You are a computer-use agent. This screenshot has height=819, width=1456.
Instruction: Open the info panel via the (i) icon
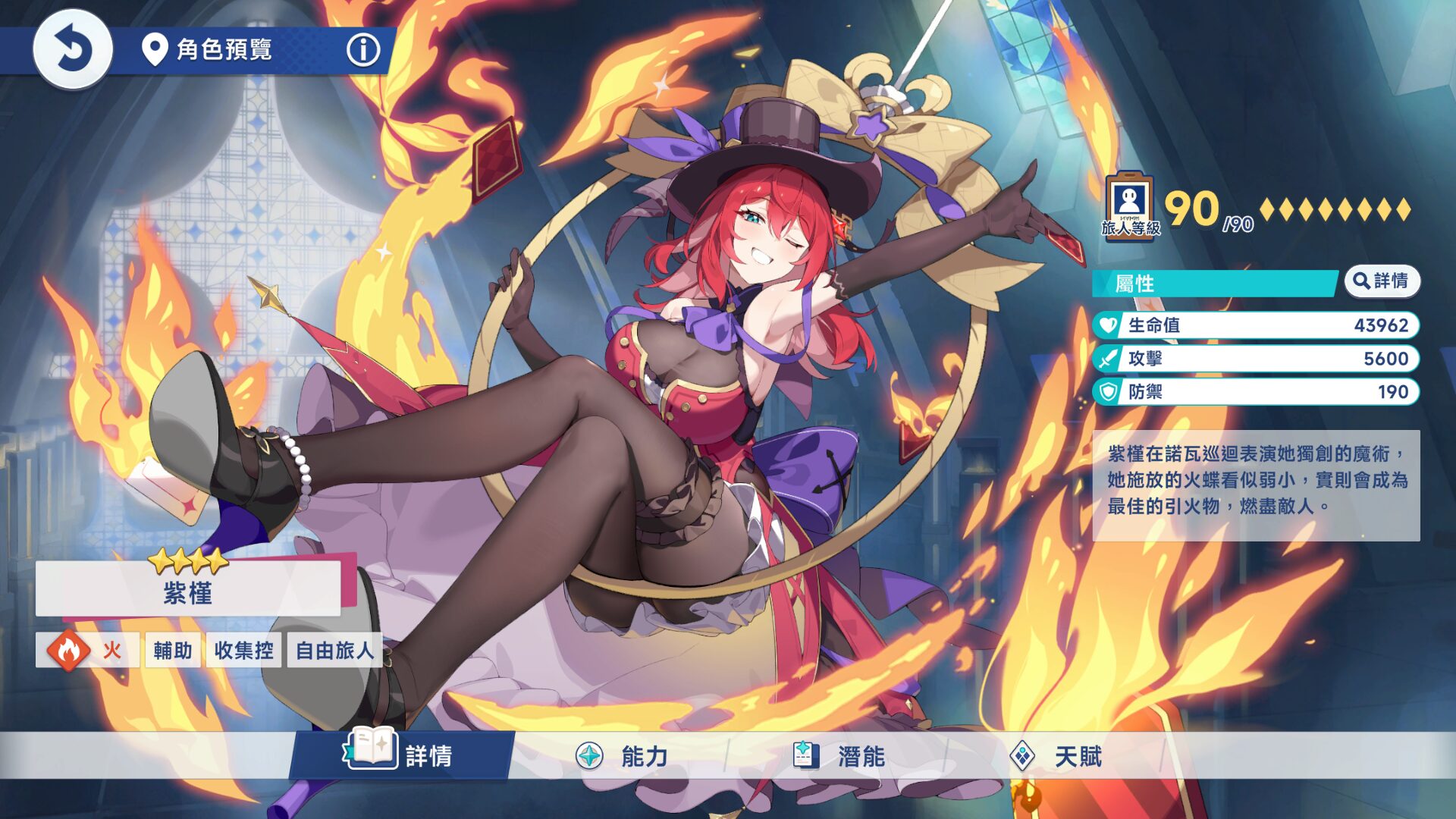[x=365, y=51]
